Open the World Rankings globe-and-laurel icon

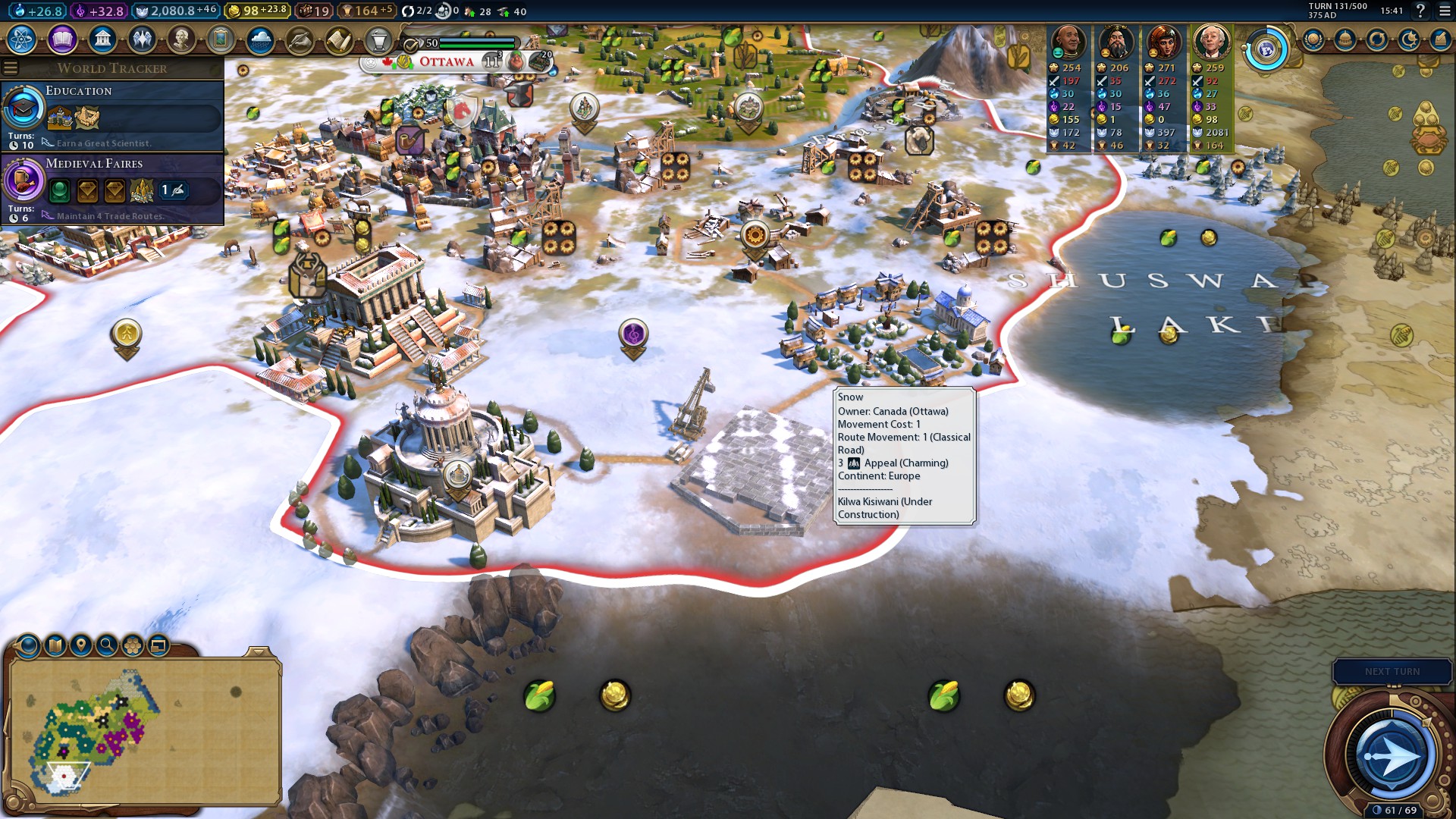coord(1266,49)
